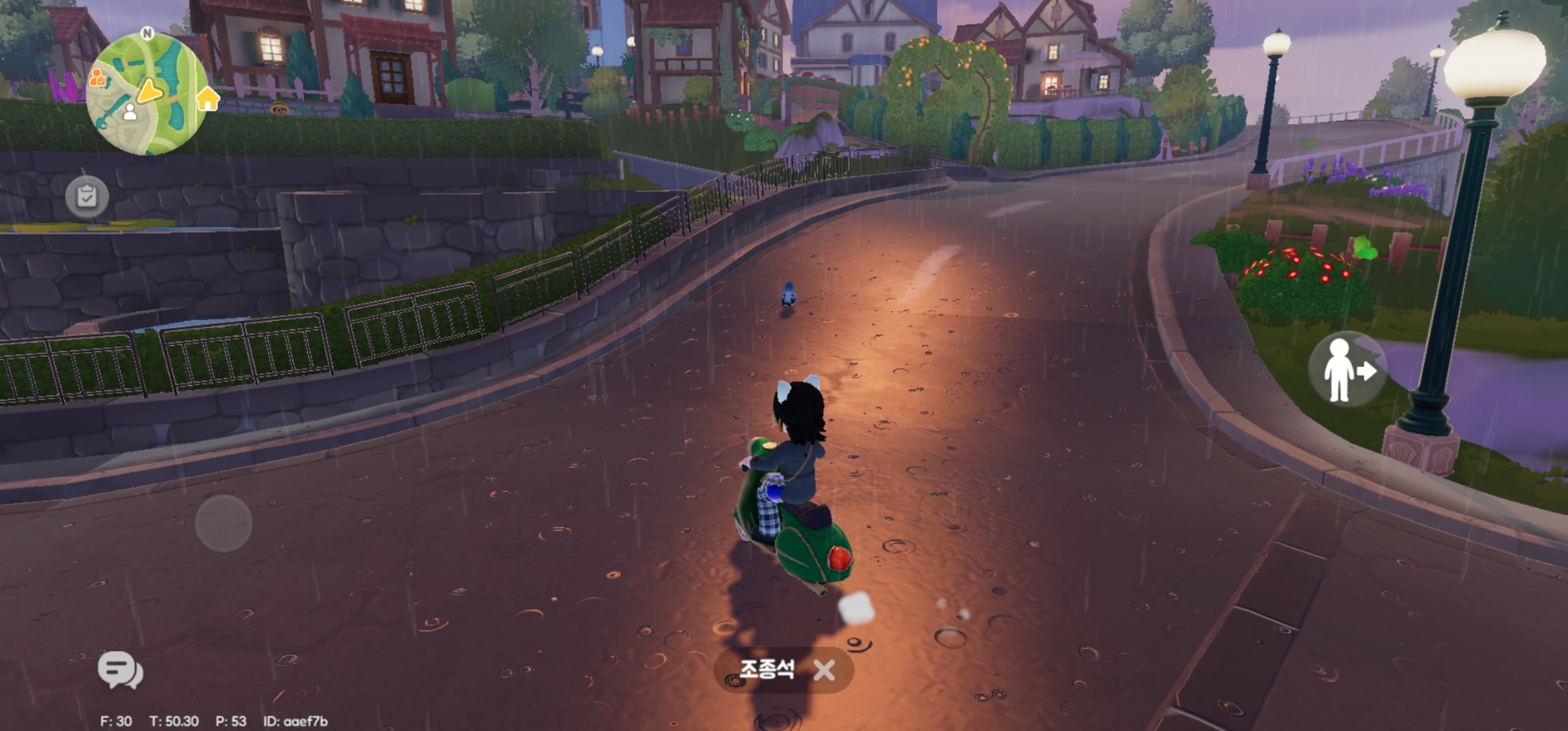This screenshot has width=1568, height=731.
Task: Open the circular minimap
Action: click(x=146, y=94)
